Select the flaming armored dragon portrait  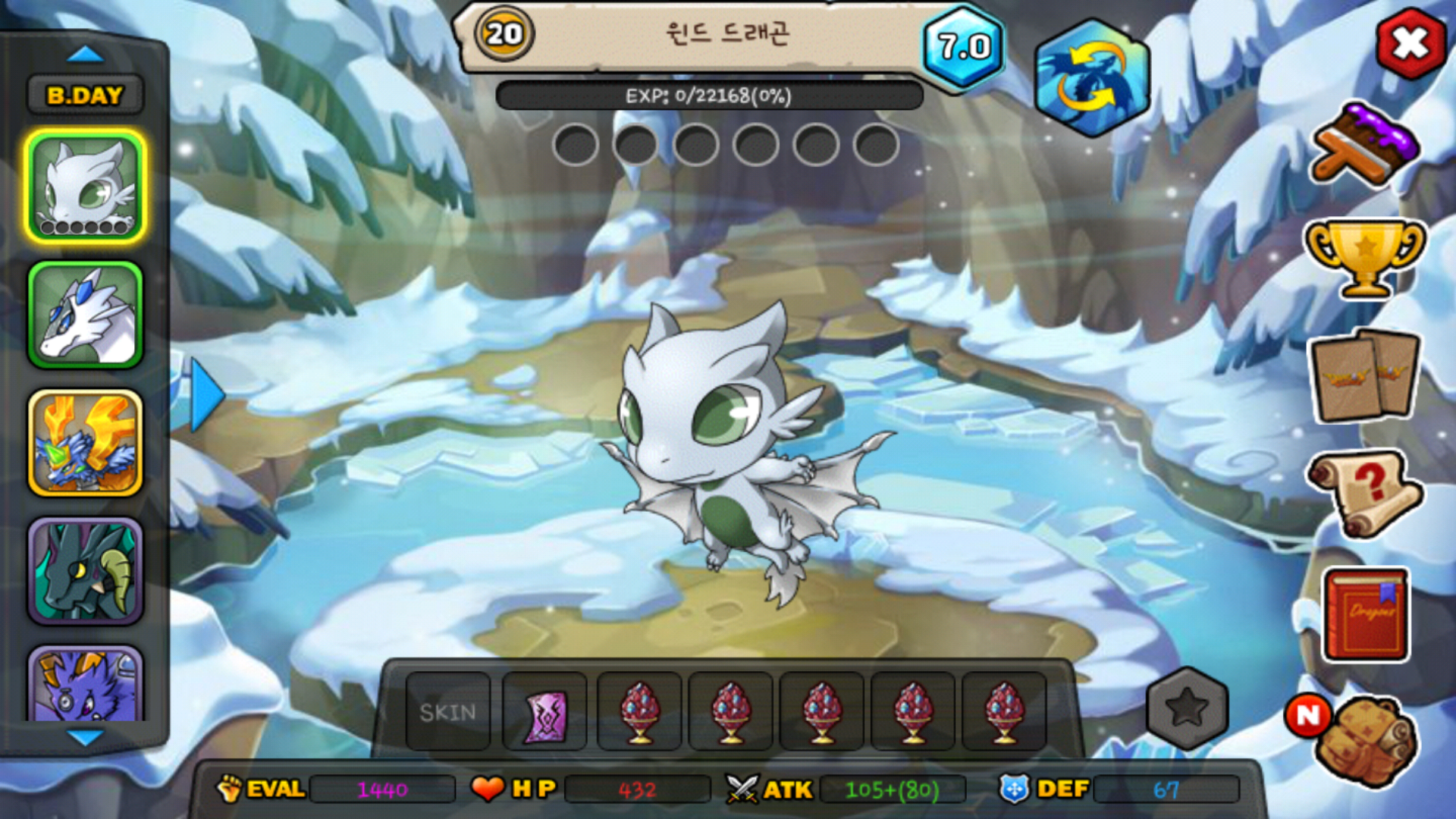click(x=85, y=444)
